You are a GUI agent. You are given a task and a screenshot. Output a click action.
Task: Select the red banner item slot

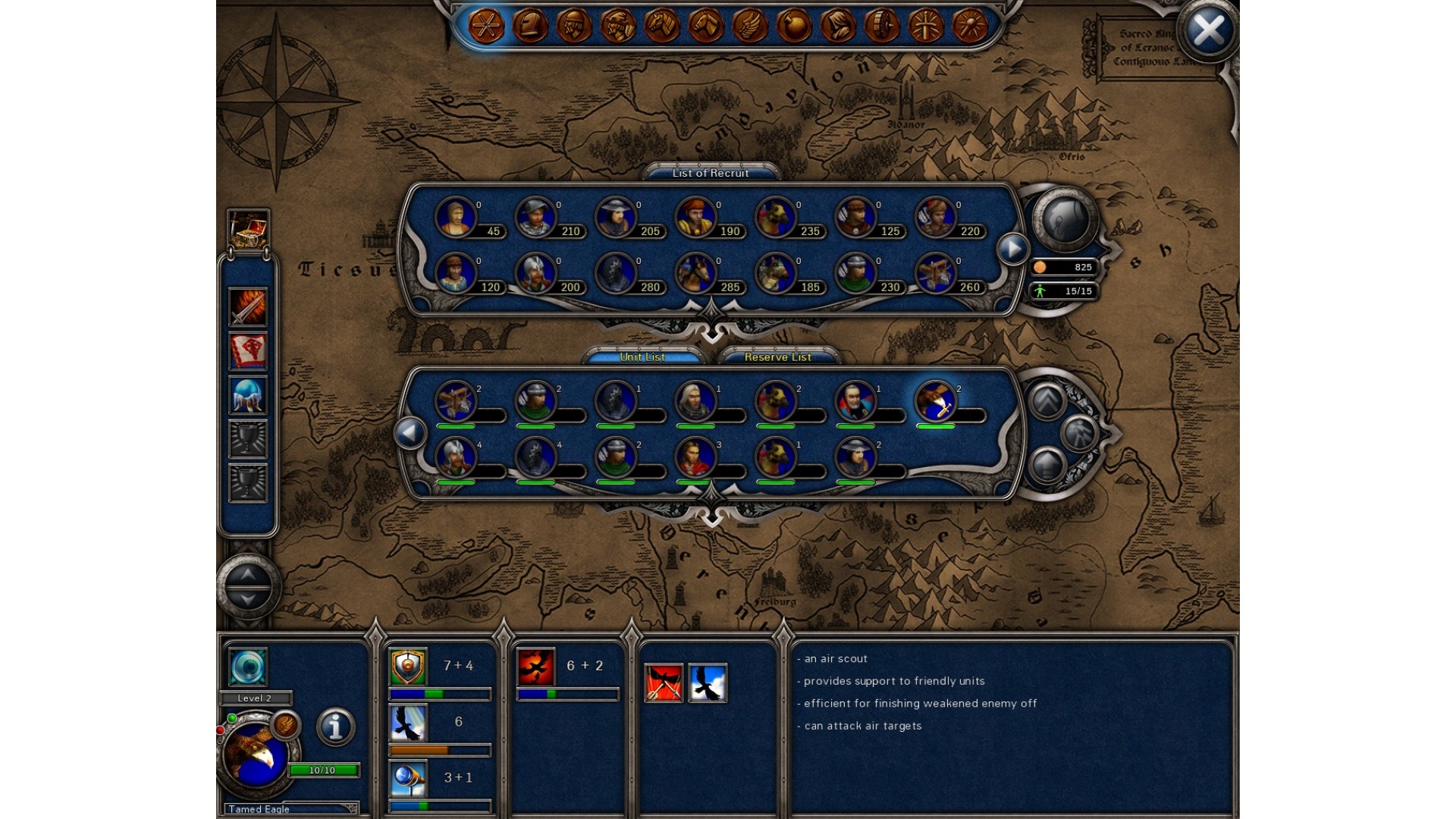point(248,351)
